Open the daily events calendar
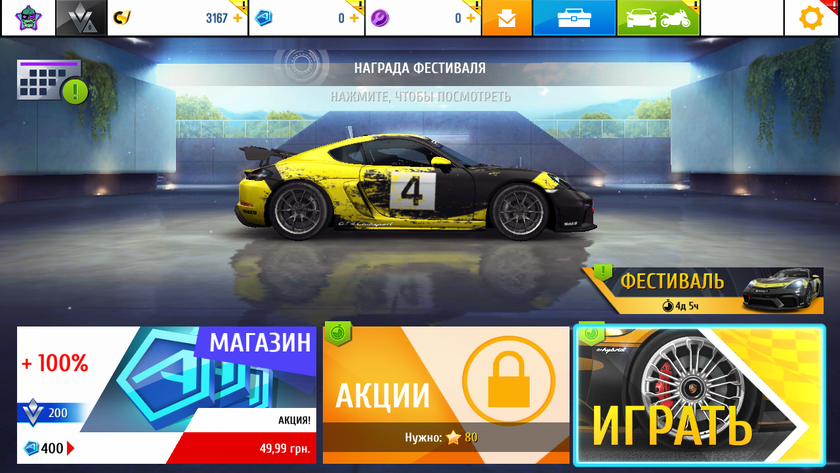 [x=49, y=81]
